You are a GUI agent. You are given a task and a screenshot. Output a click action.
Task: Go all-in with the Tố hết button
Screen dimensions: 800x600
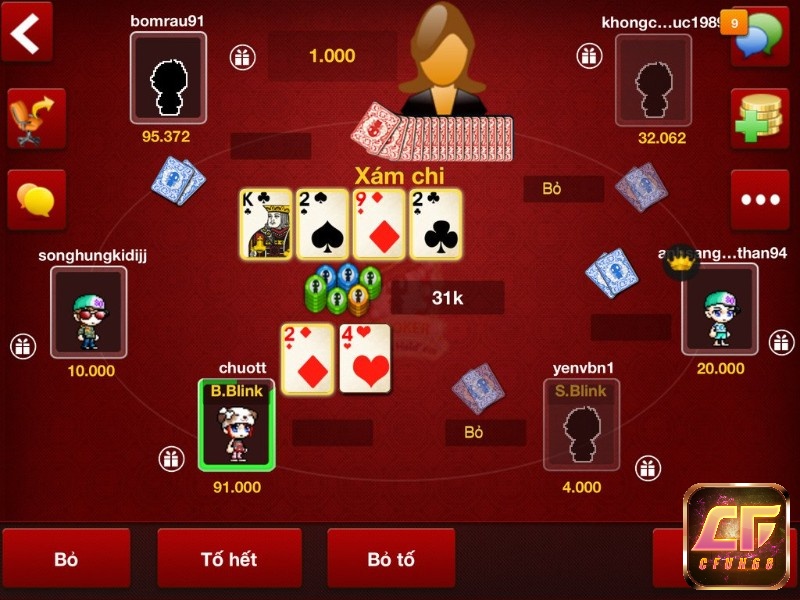click(229, 559)
